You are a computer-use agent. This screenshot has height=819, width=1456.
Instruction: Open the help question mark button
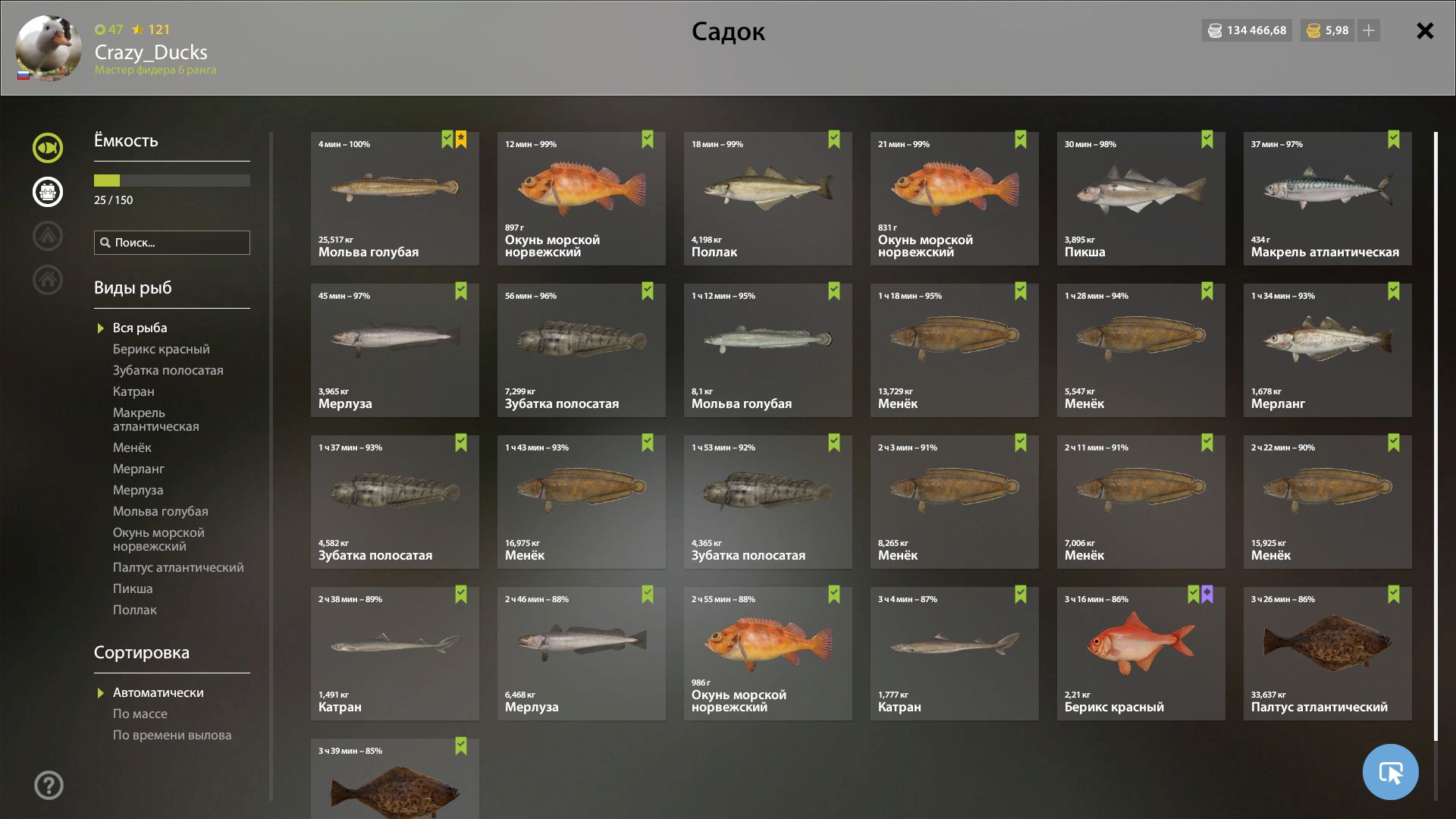tap(49, 785)
